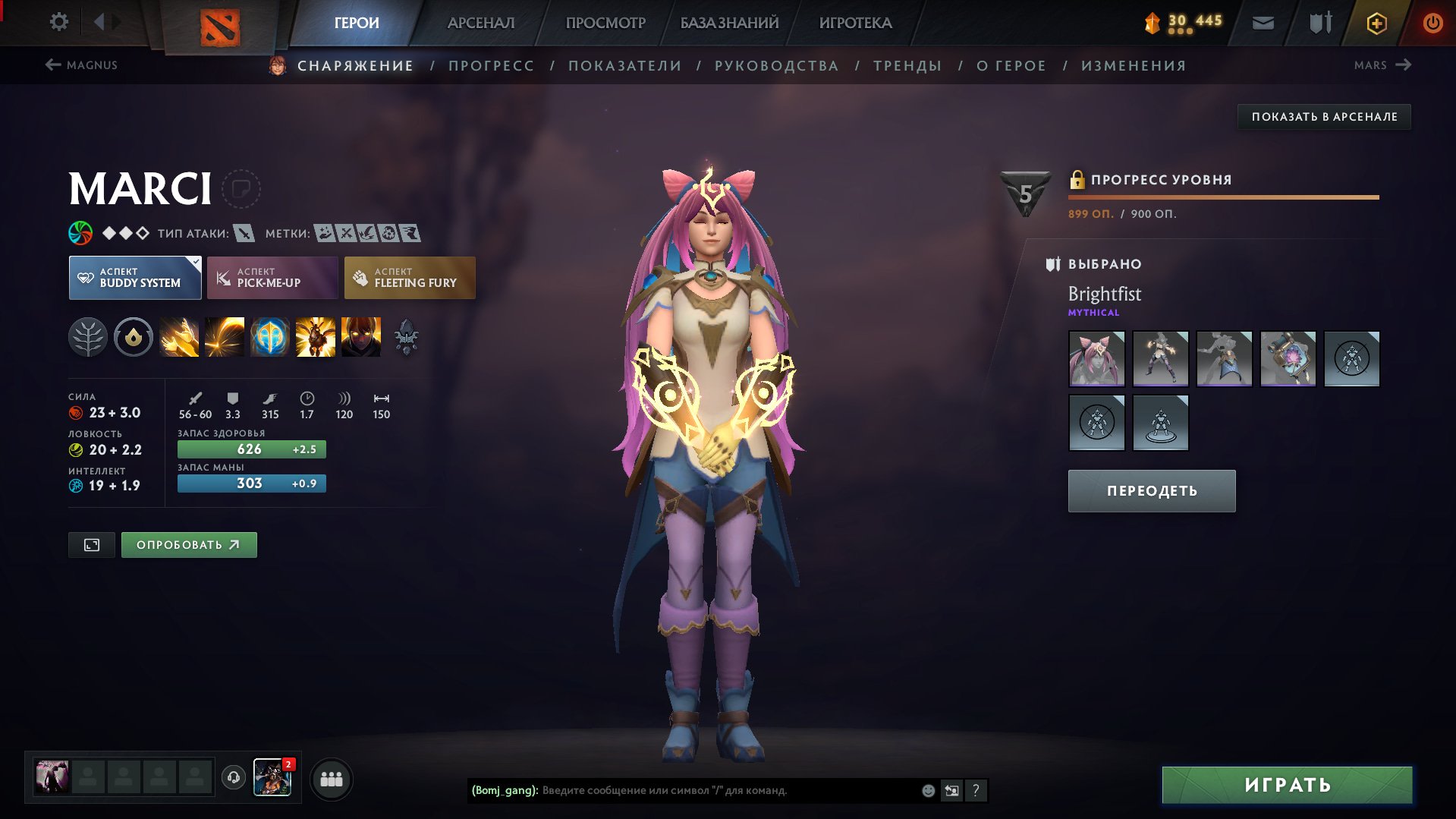Image resolution: width=1456 pixels, height=819 pixels.
Task: Open the settings gear menu
Action: pyautogui.click(x=58, y=22)
